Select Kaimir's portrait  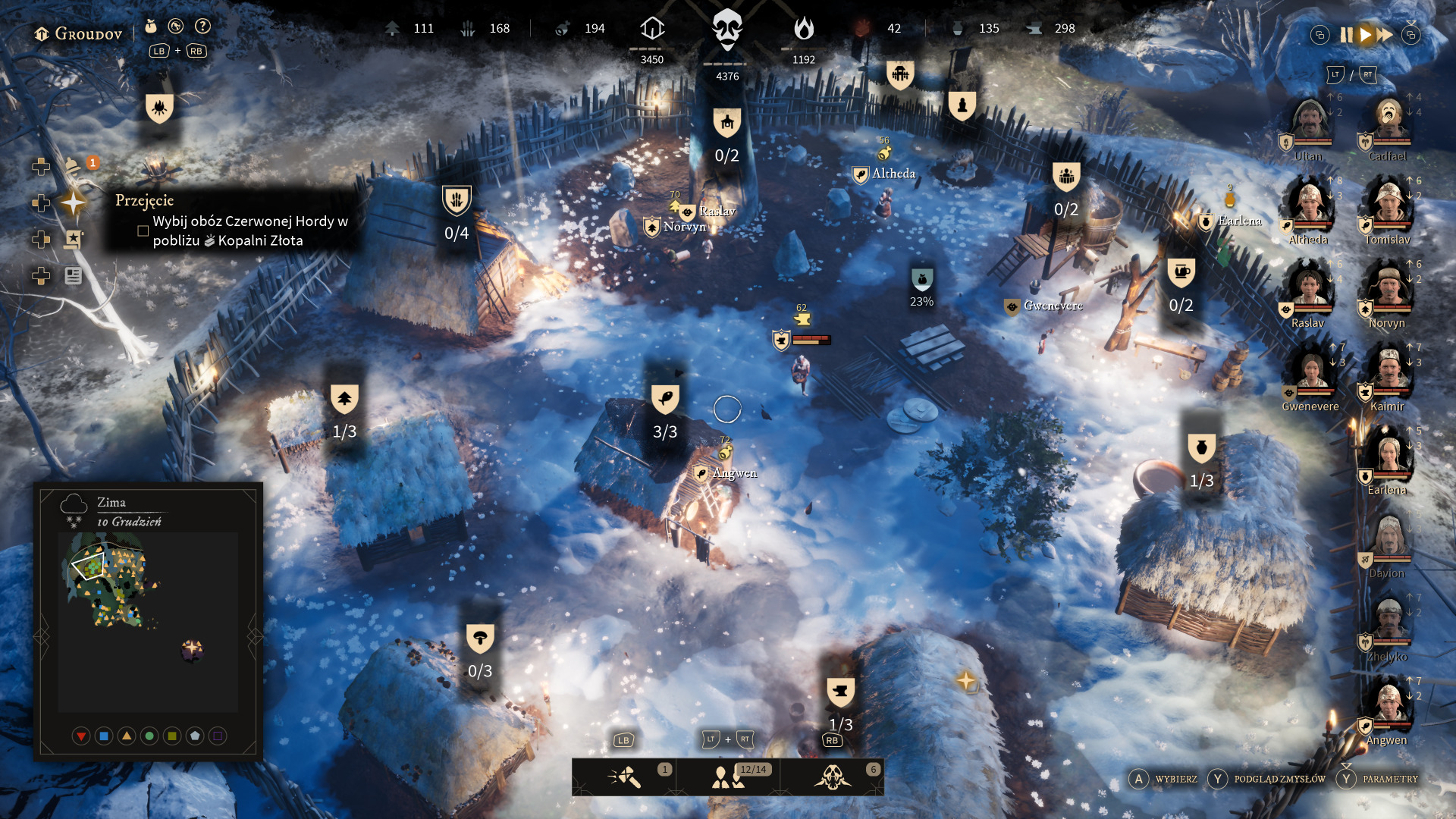(1389, 372)
